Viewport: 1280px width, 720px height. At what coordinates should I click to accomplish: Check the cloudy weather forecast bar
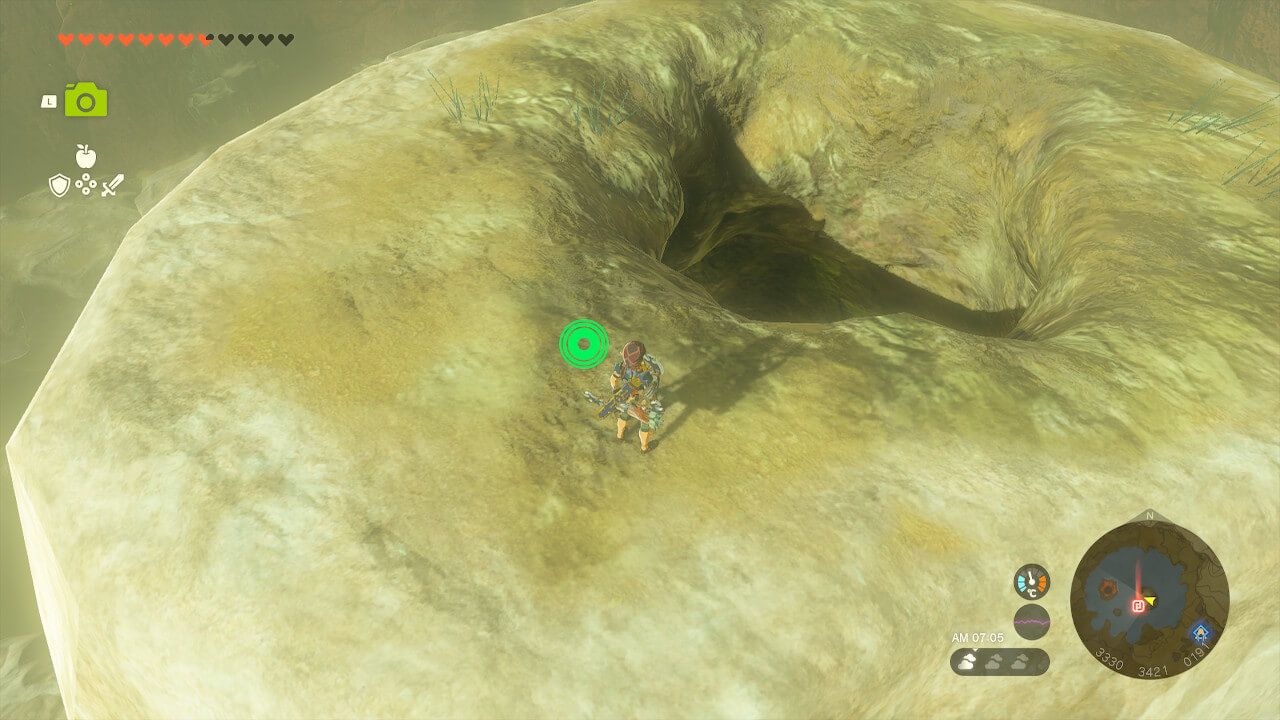tap(999, 662)
